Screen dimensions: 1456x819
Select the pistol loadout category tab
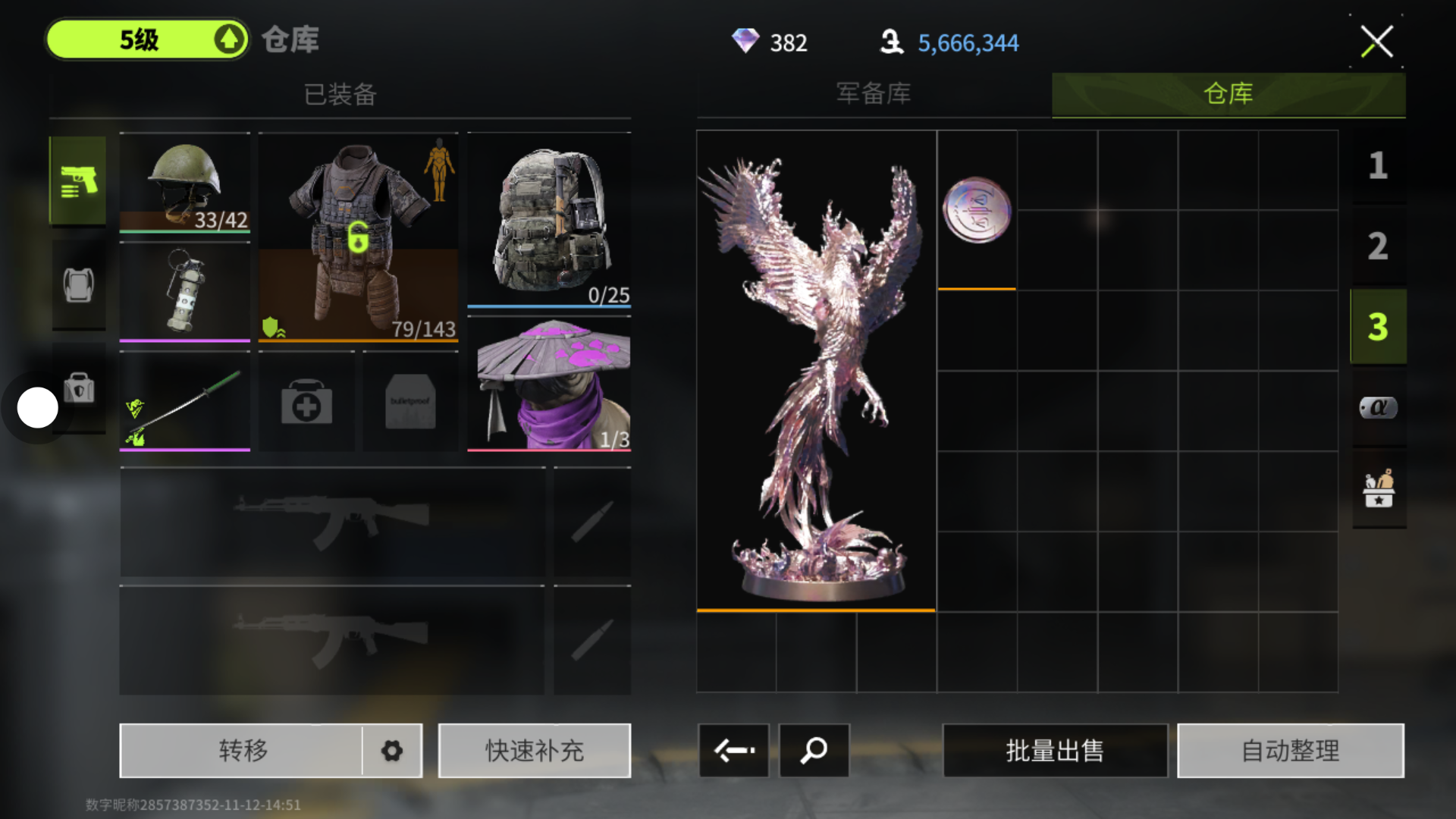78,180
